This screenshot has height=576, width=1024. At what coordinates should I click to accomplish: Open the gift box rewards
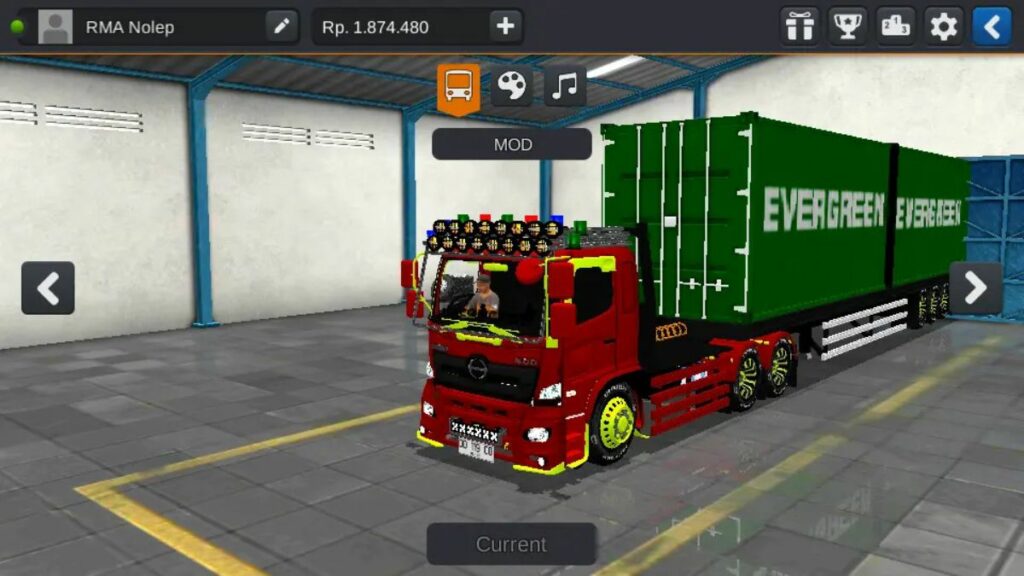tap(799, 27)
